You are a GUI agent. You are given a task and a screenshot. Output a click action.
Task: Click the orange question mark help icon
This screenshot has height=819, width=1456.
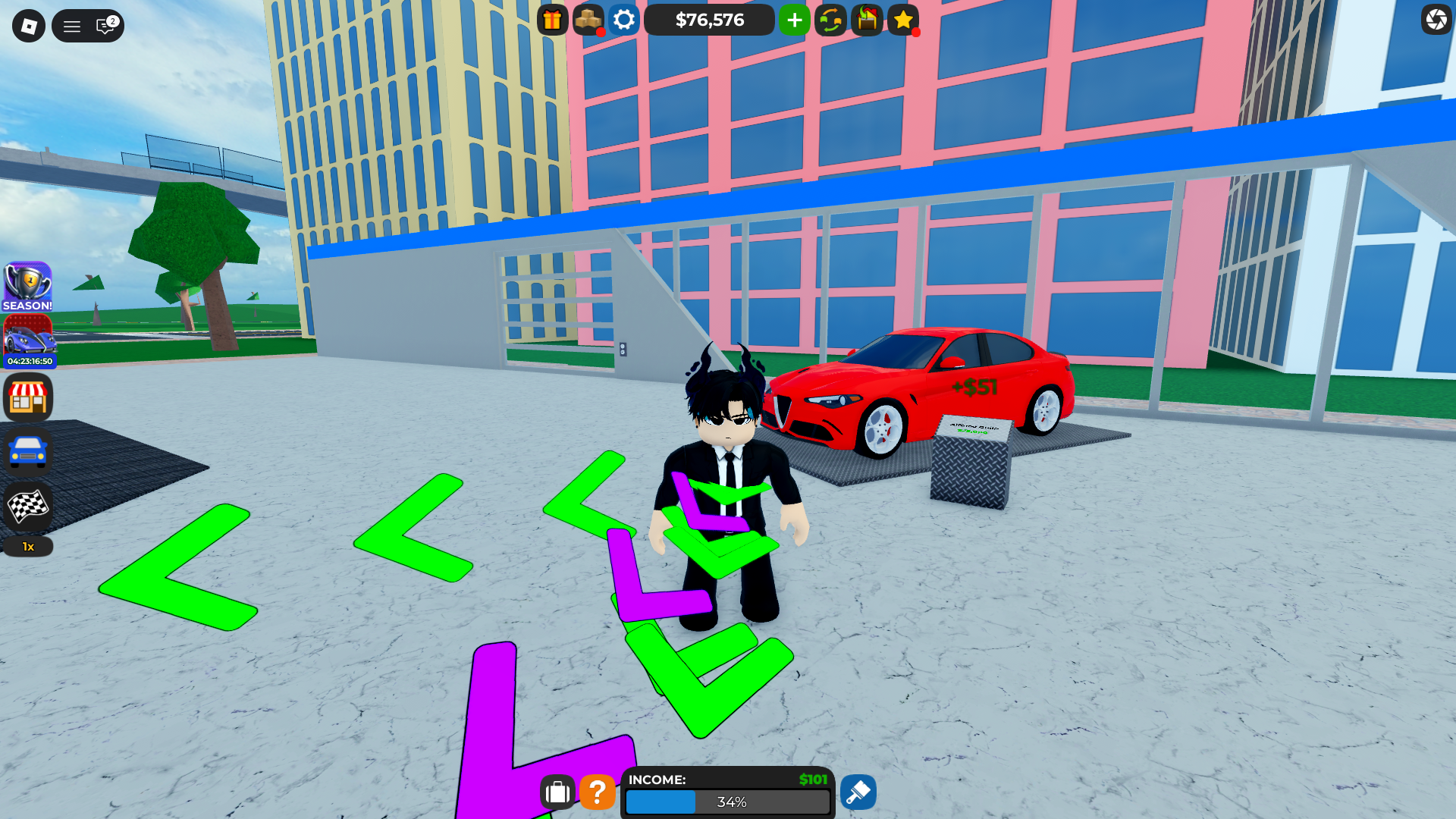598,792
